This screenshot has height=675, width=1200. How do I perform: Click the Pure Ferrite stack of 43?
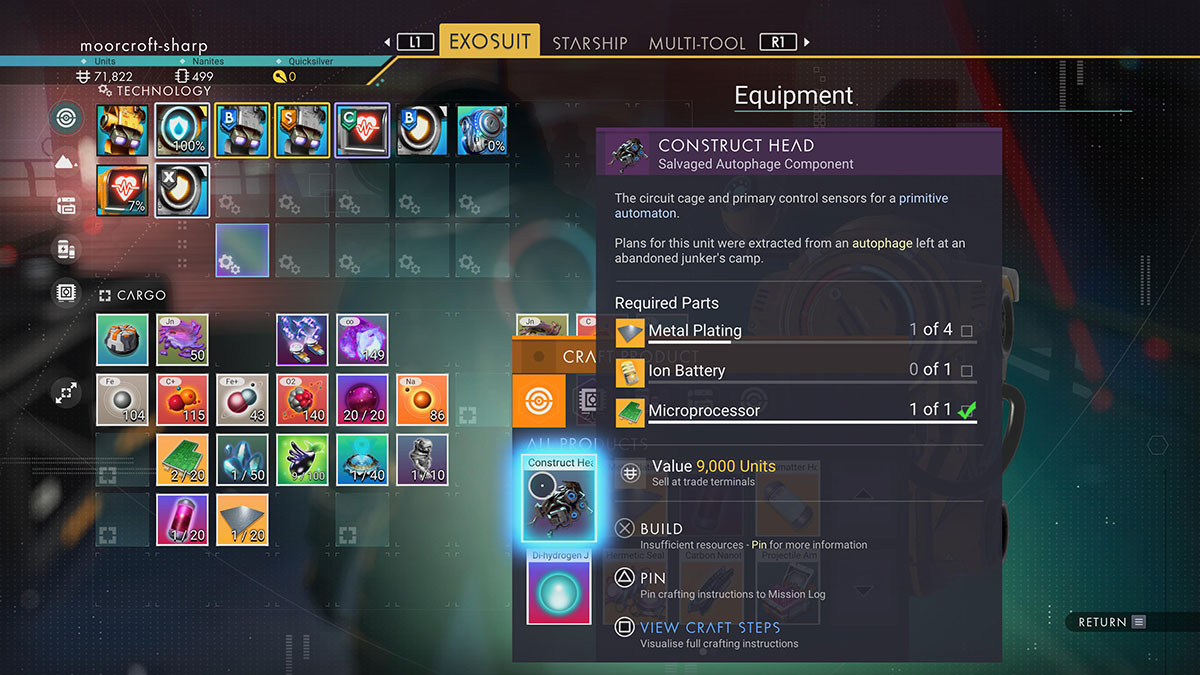pos(242,400)
